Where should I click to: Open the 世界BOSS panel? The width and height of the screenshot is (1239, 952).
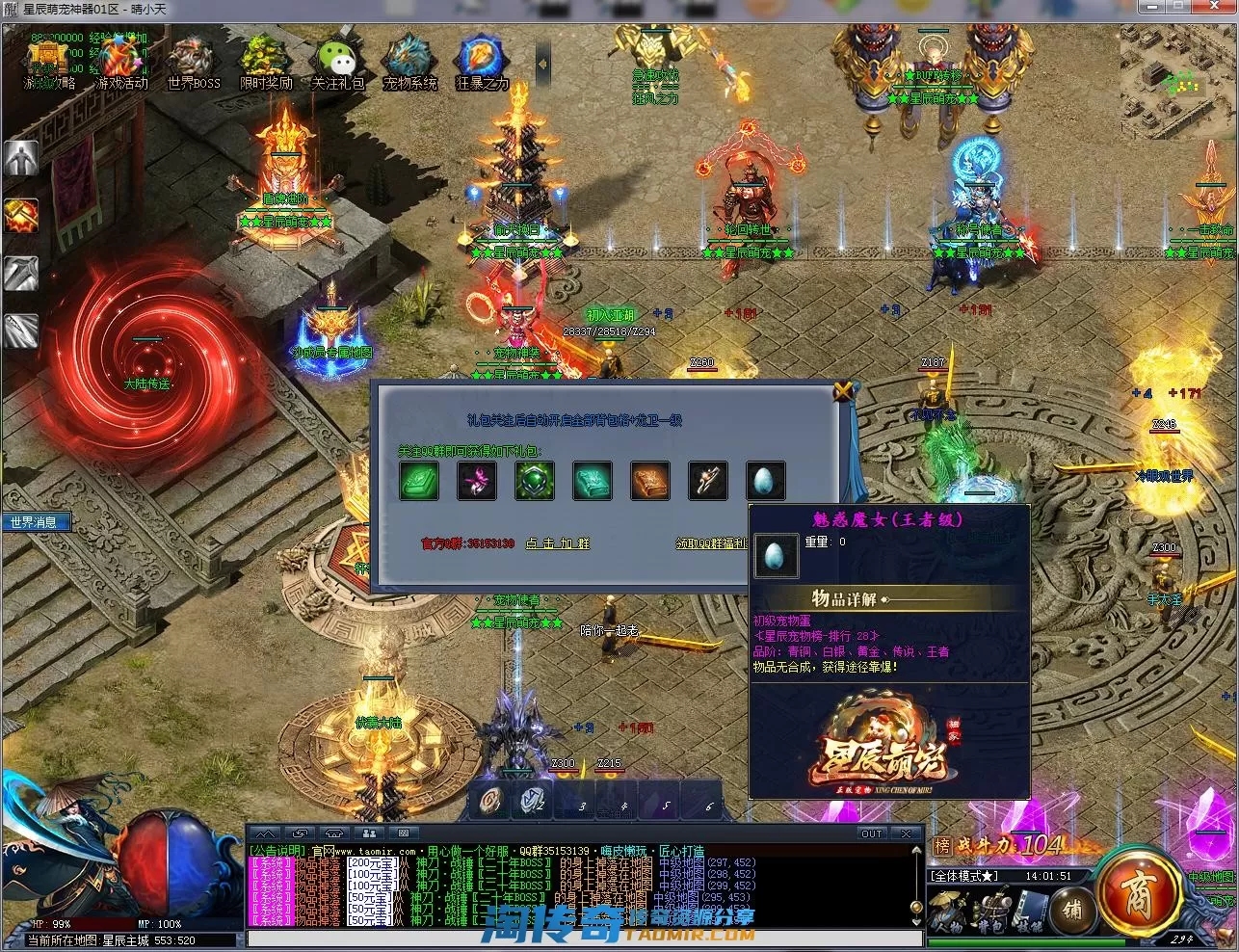[x=194, y=62]
